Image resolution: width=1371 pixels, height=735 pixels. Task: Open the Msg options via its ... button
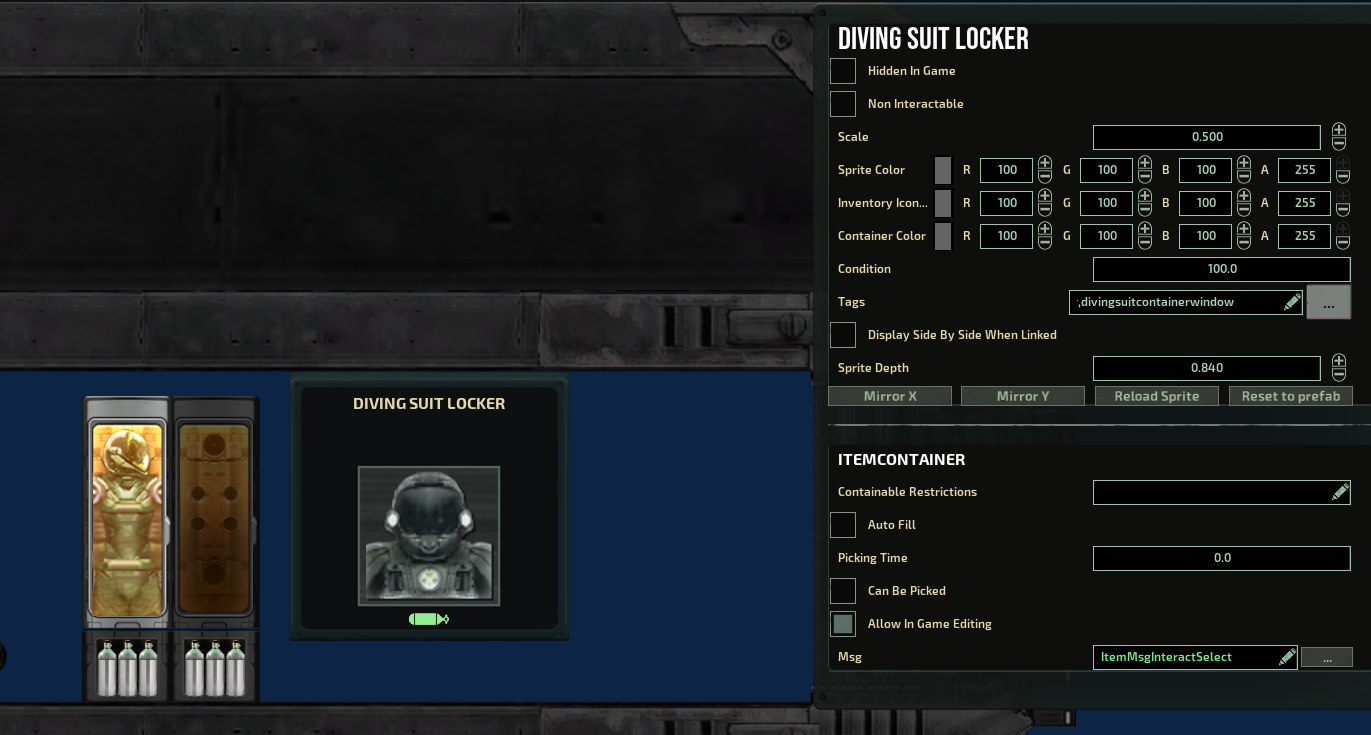coord(1327,657)
